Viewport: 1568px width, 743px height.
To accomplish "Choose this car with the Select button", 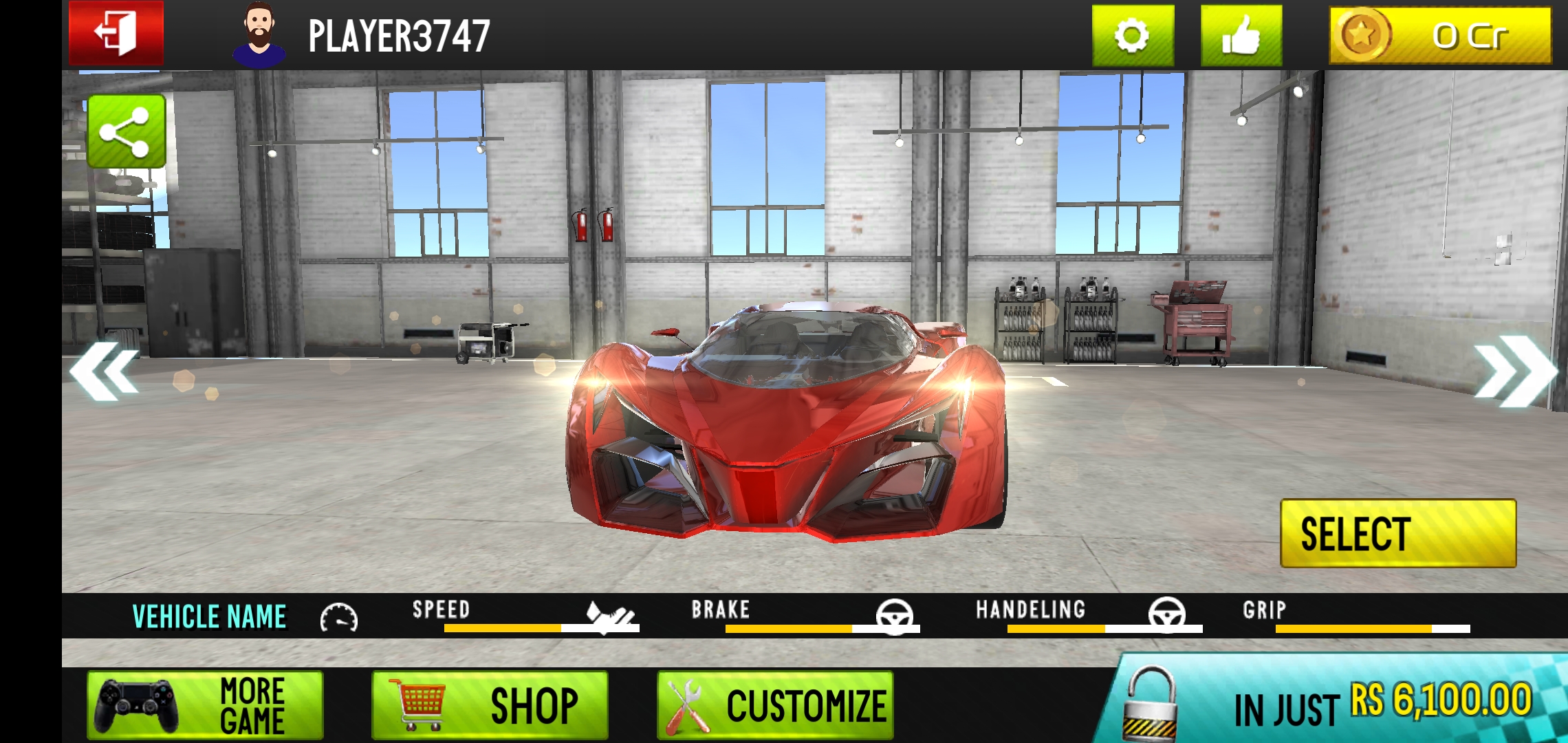I will tap(1397, 534).
